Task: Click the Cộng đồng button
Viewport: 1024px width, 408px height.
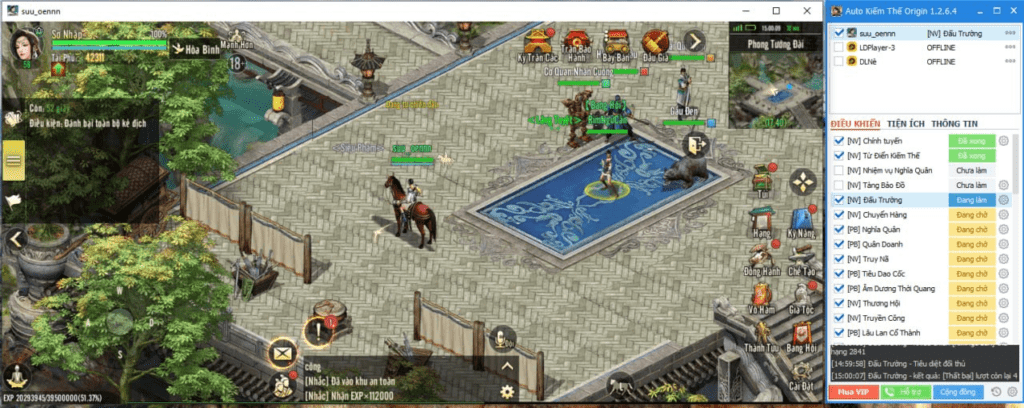Action: (959, 391)
